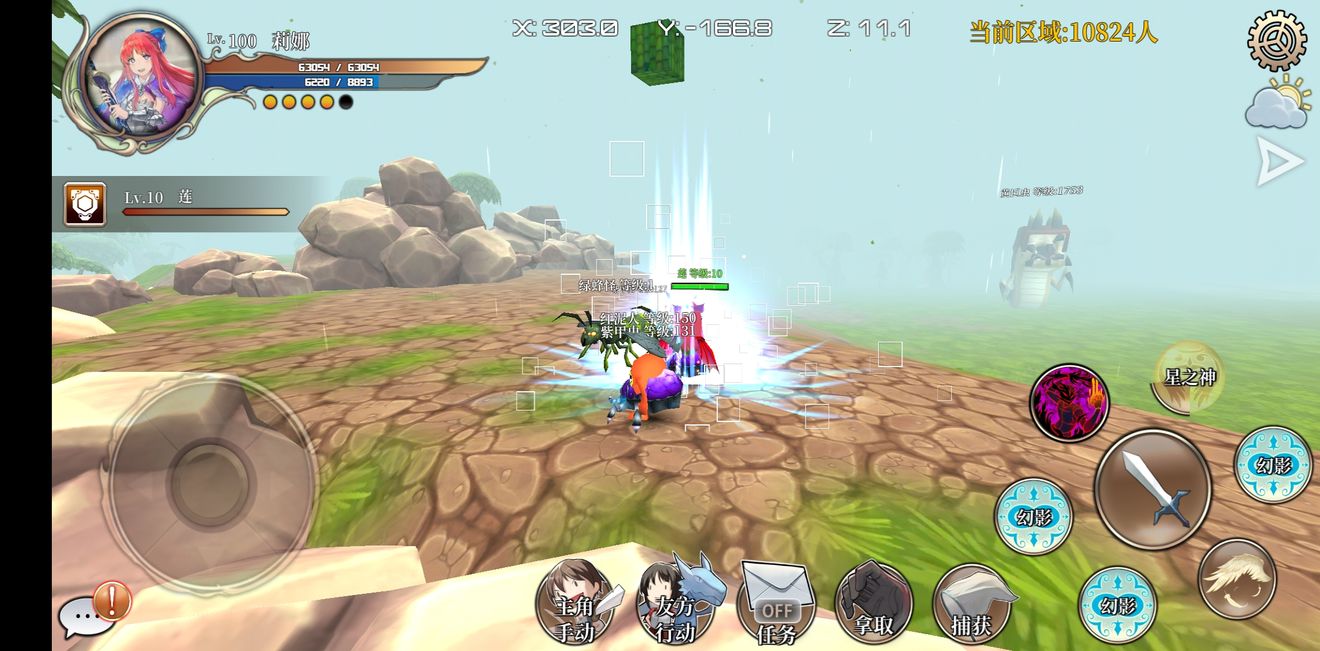
Task: Attack with the sword button
Action: click(x=1152, y=489)
